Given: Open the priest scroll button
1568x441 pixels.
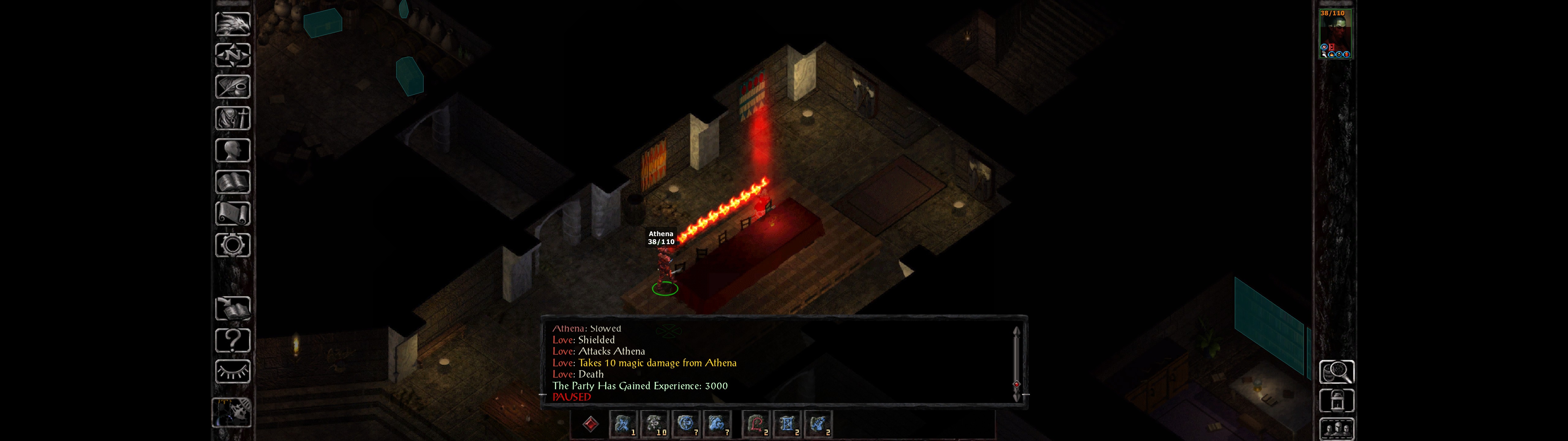Looking at the screenshot, I should pos(232,213).
